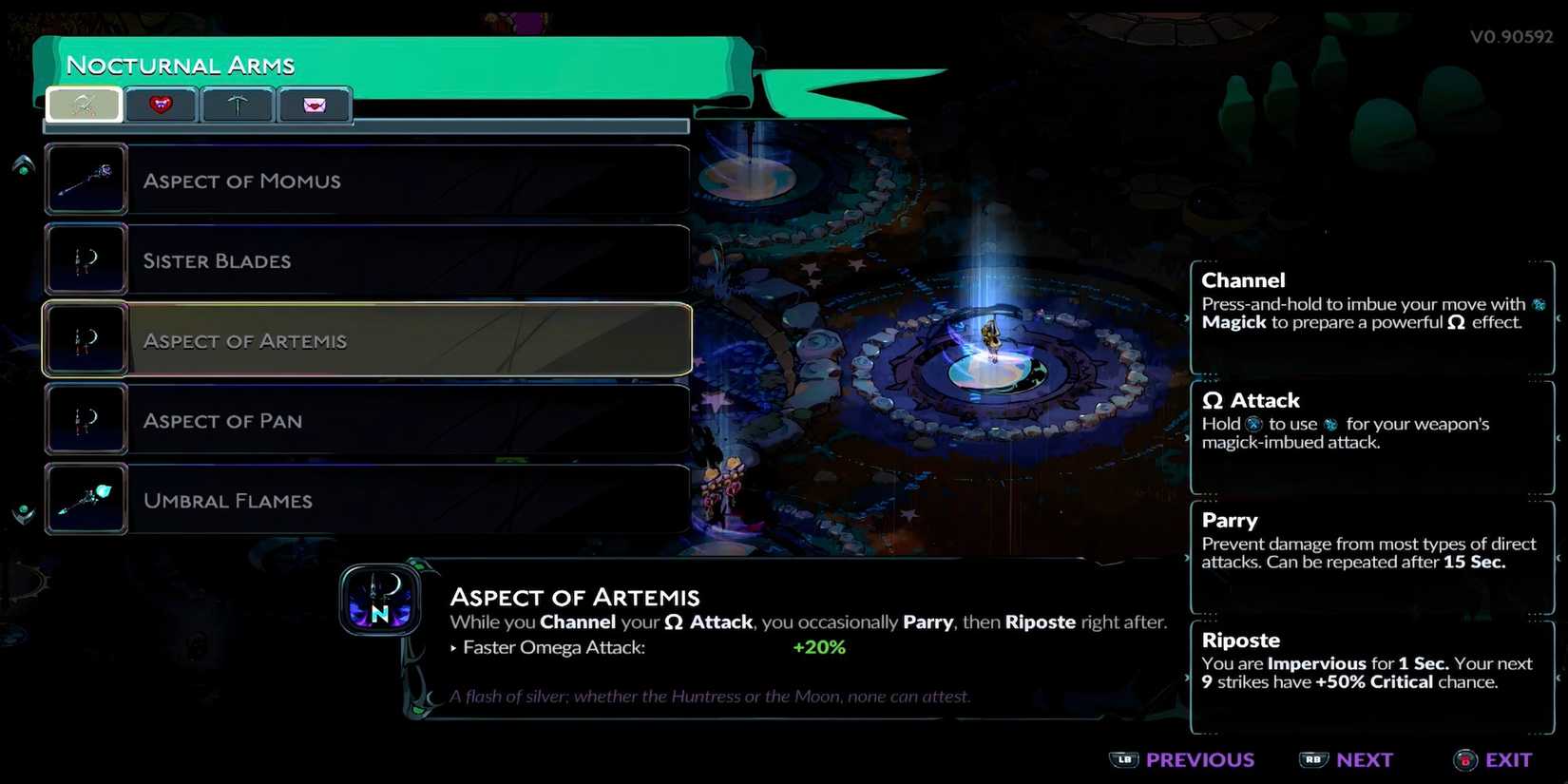This screenshot has width=1568, height=784.
Task: Click the Umbral Flames torch icon
Action: 85,499
